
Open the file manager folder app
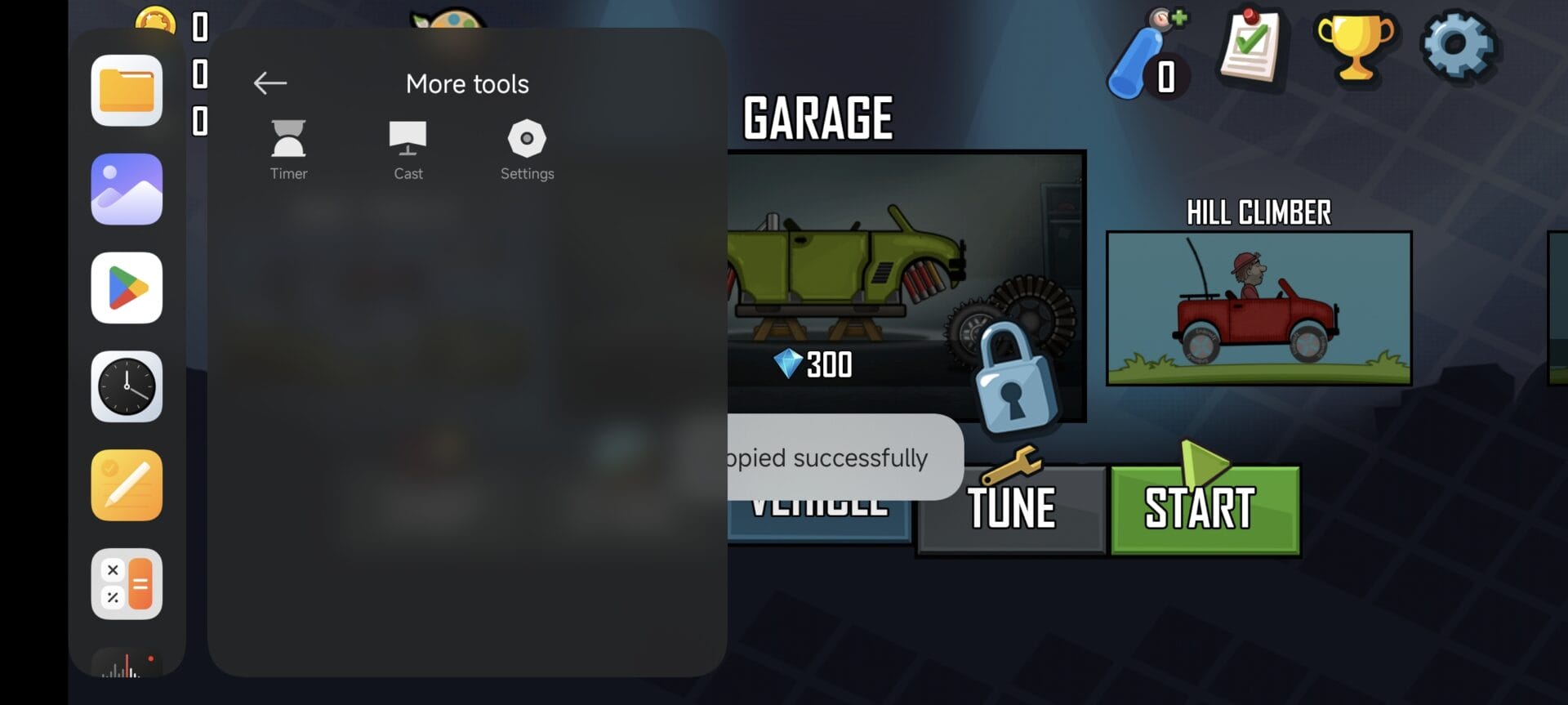coord(127,91)
